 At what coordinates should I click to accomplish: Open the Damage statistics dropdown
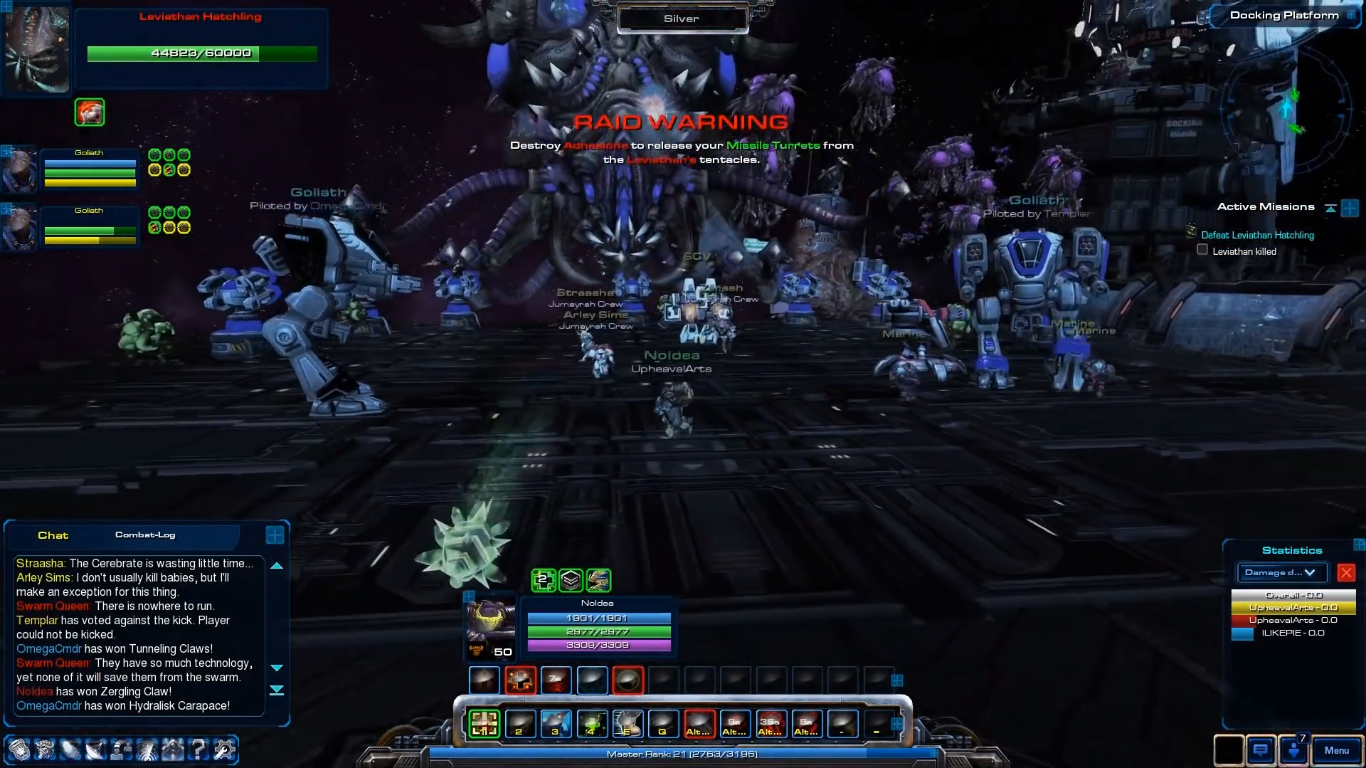(1282, 573)
